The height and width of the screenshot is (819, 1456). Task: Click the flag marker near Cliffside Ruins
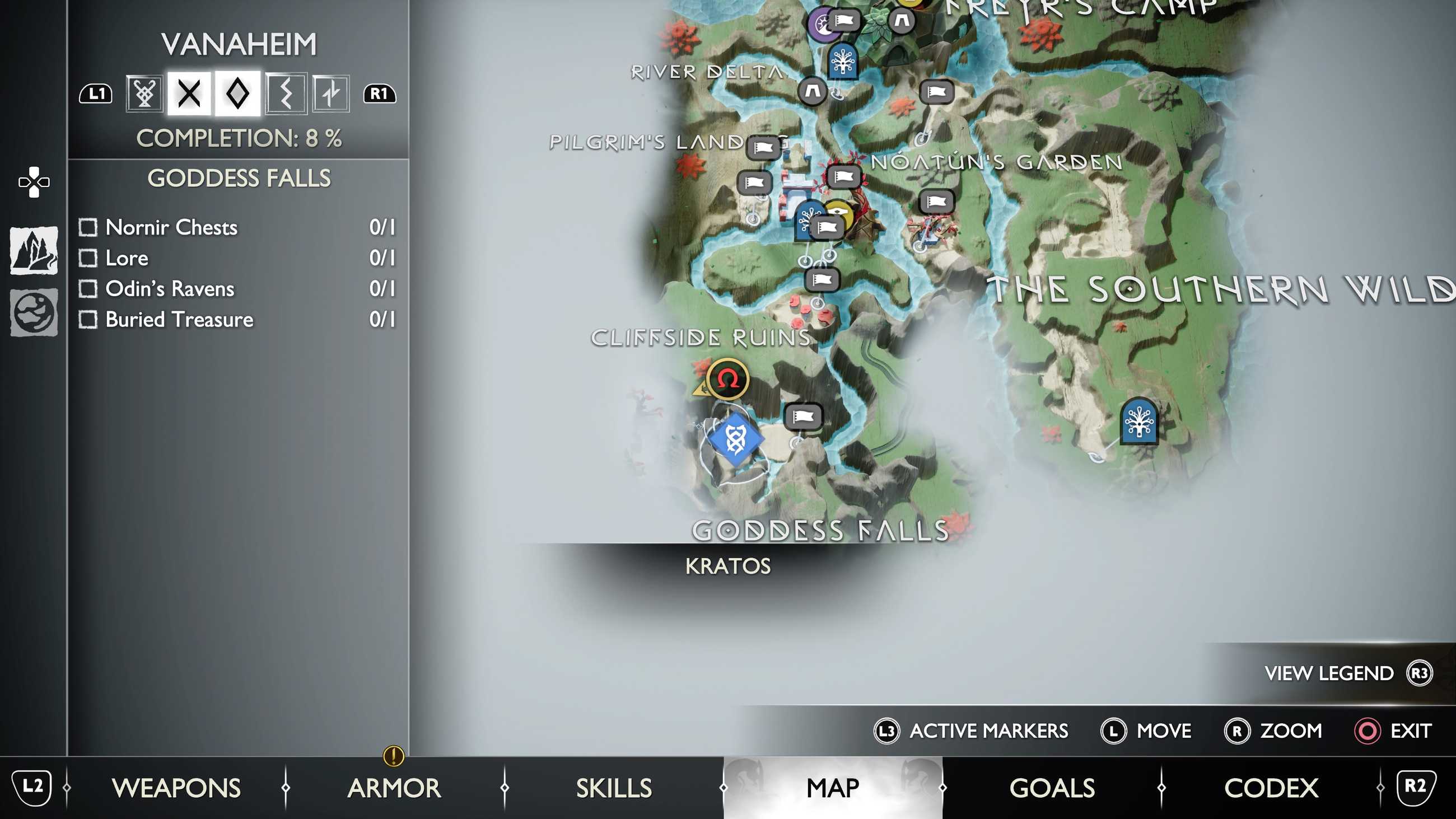coord(805,415)
